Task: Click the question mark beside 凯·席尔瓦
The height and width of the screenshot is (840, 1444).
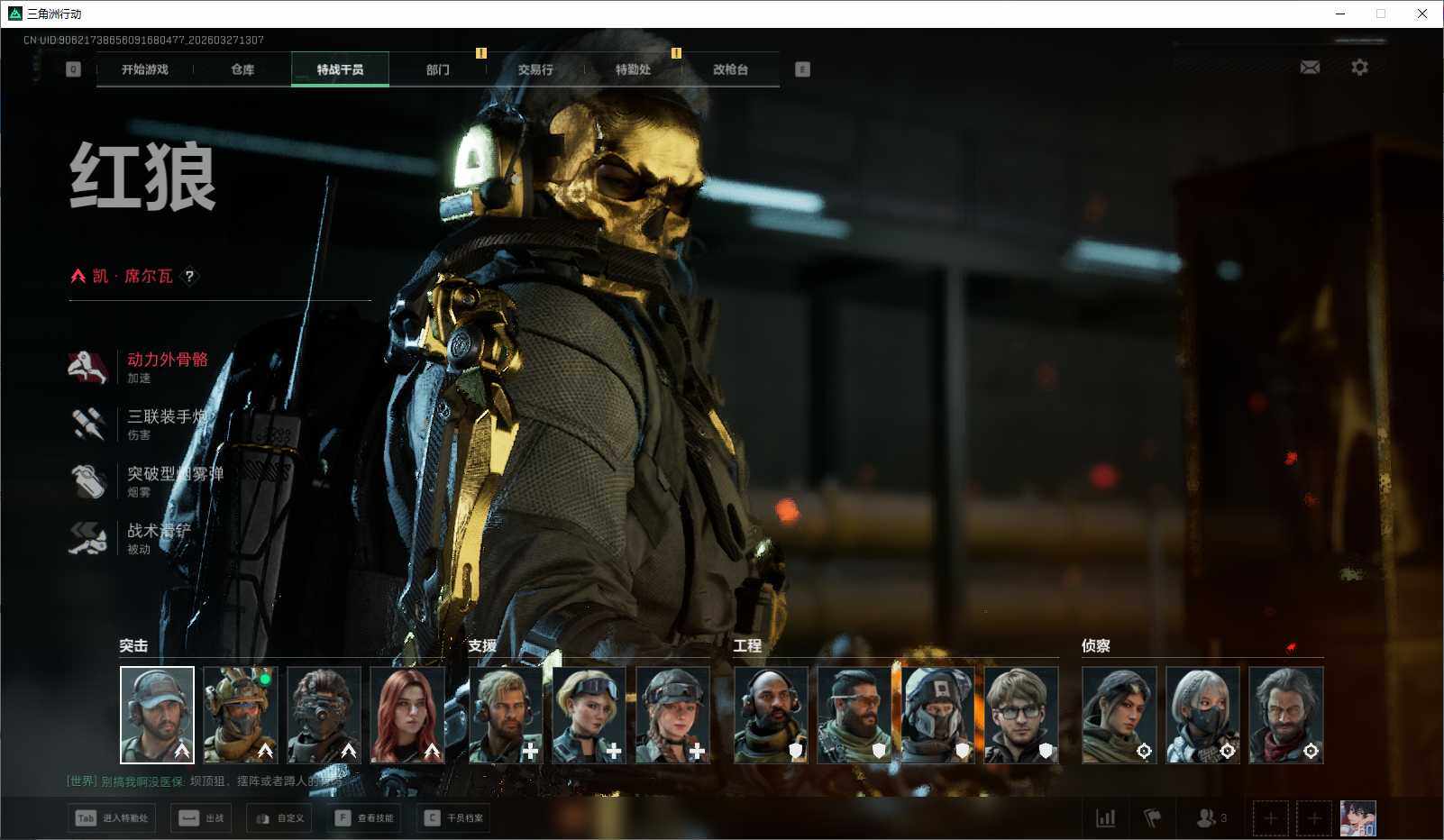Action: coord(189,277)
